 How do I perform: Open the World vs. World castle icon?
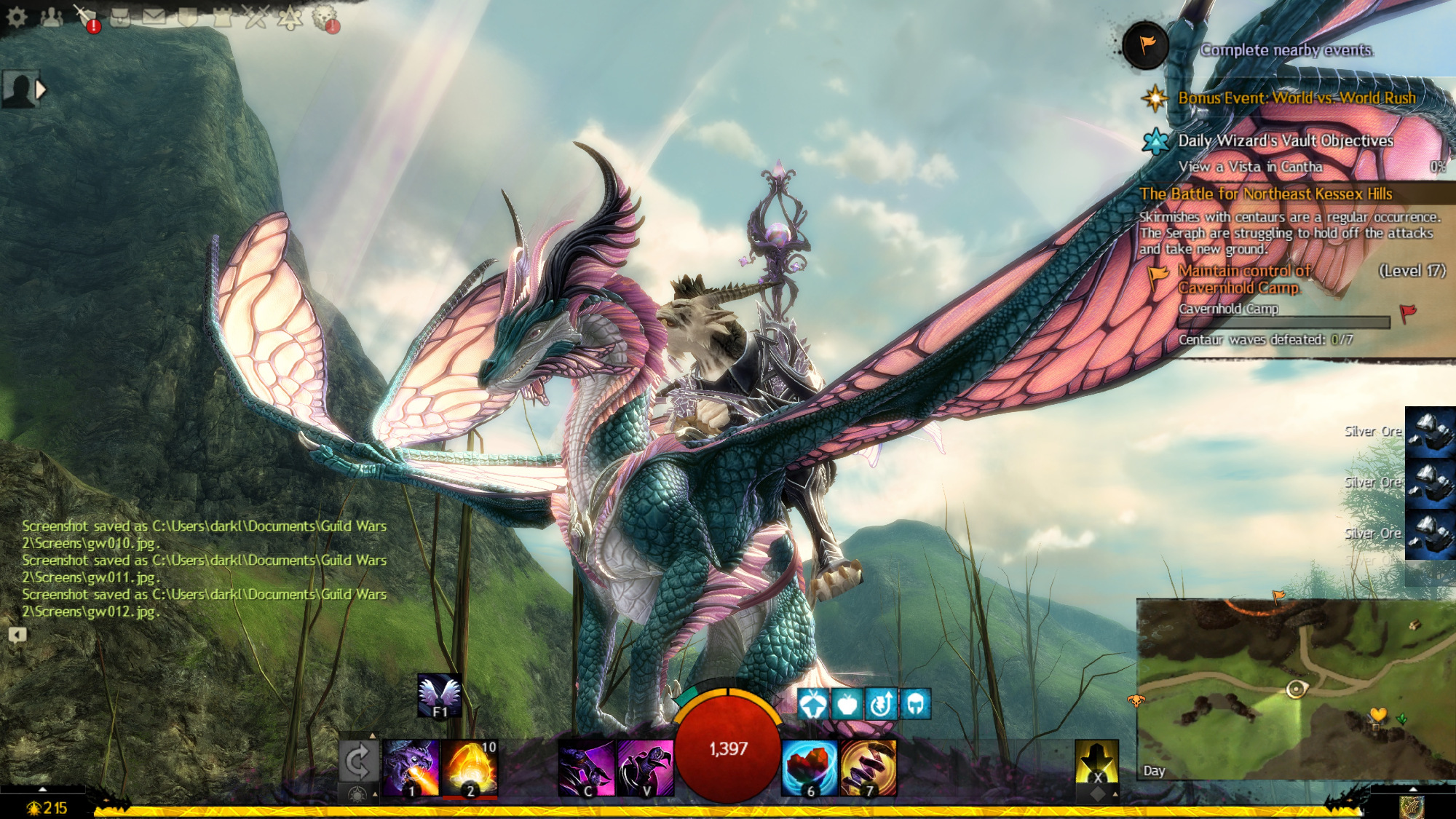coord(222,17)
